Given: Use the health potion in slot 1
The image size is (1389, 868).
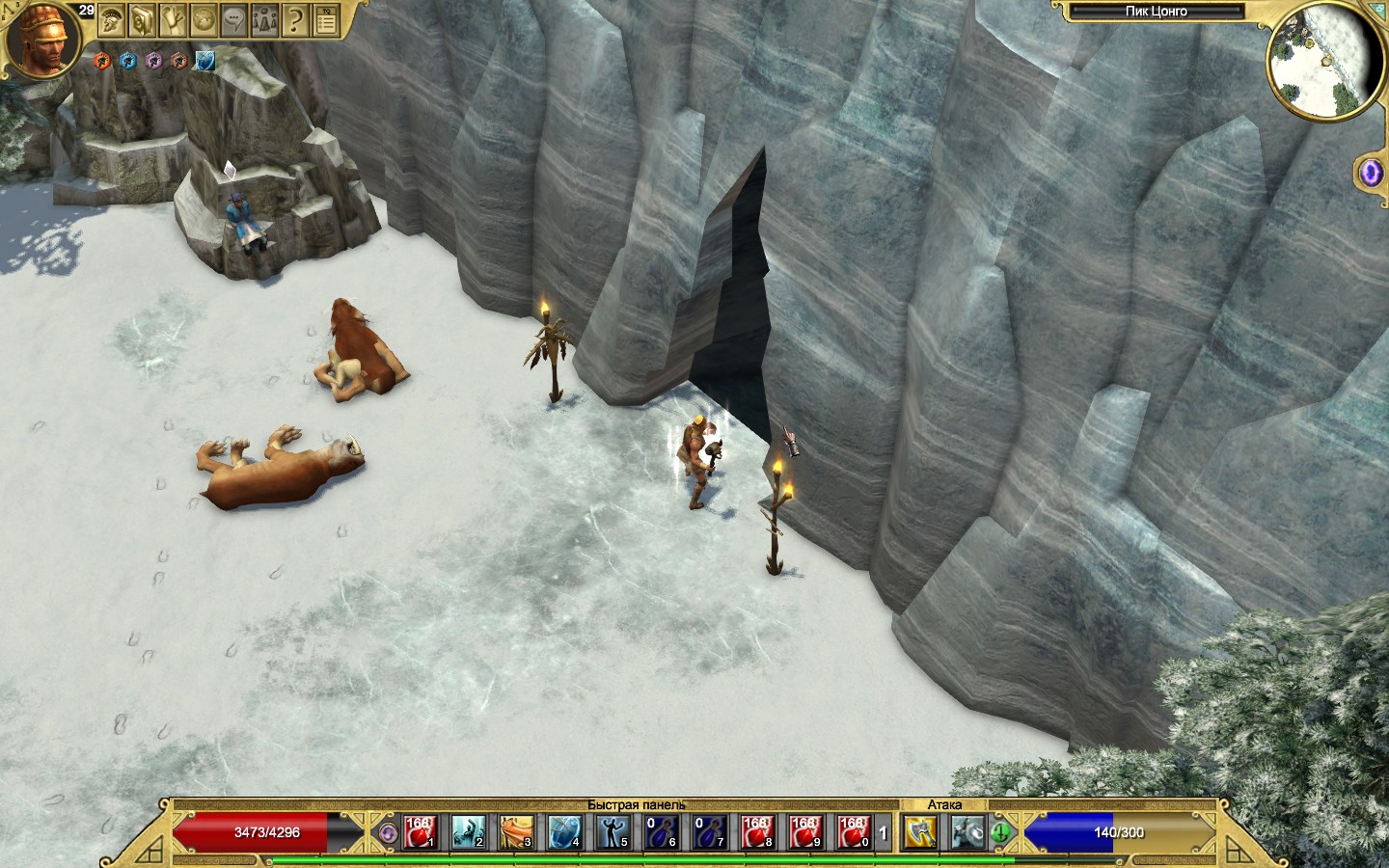Looking at the screenshot, I should (420, 831).
